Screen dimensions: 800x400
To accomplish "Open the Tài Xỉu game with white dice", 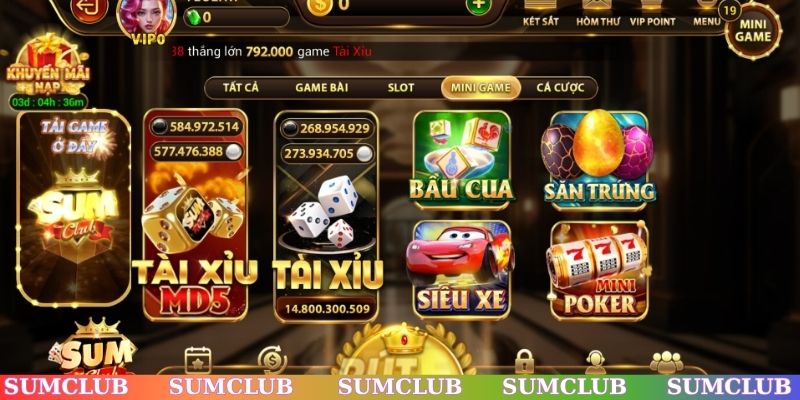I will pyautogui.click(x=327, y=215).
